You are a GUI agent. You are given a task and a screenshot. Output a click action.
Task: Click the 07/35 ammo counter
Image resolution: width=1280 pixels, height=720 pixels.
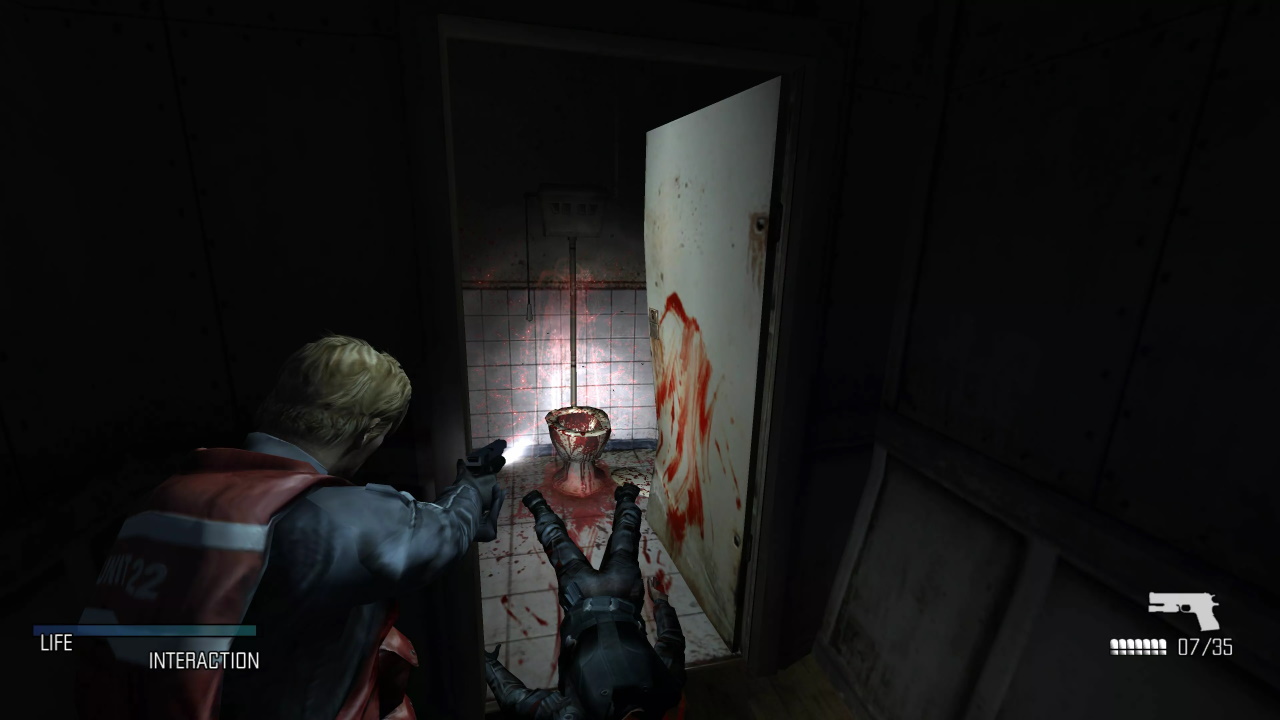(x=1205, y=646)
